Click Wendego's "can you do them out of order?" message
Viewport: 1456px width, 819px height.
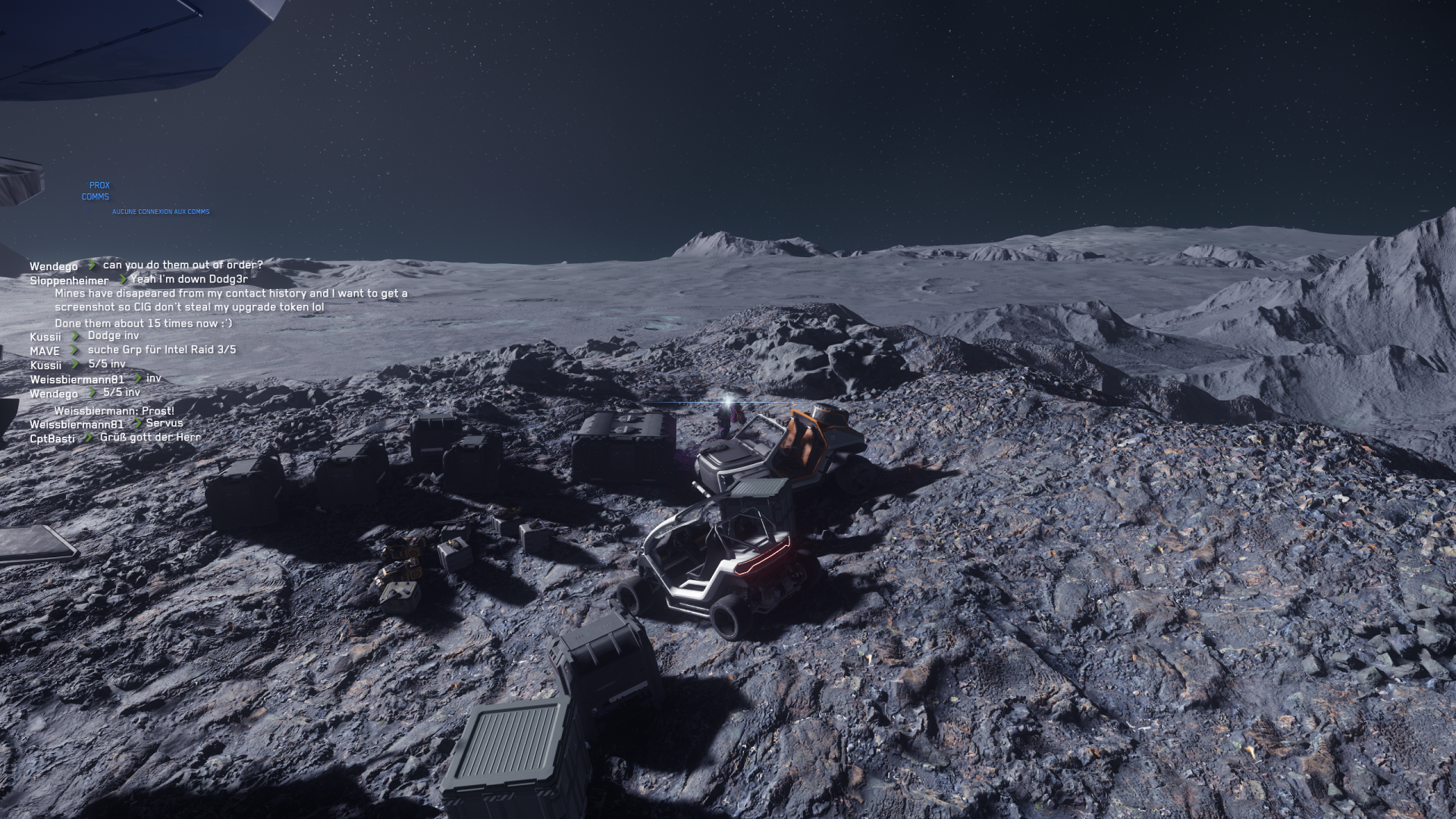point(183,265)
